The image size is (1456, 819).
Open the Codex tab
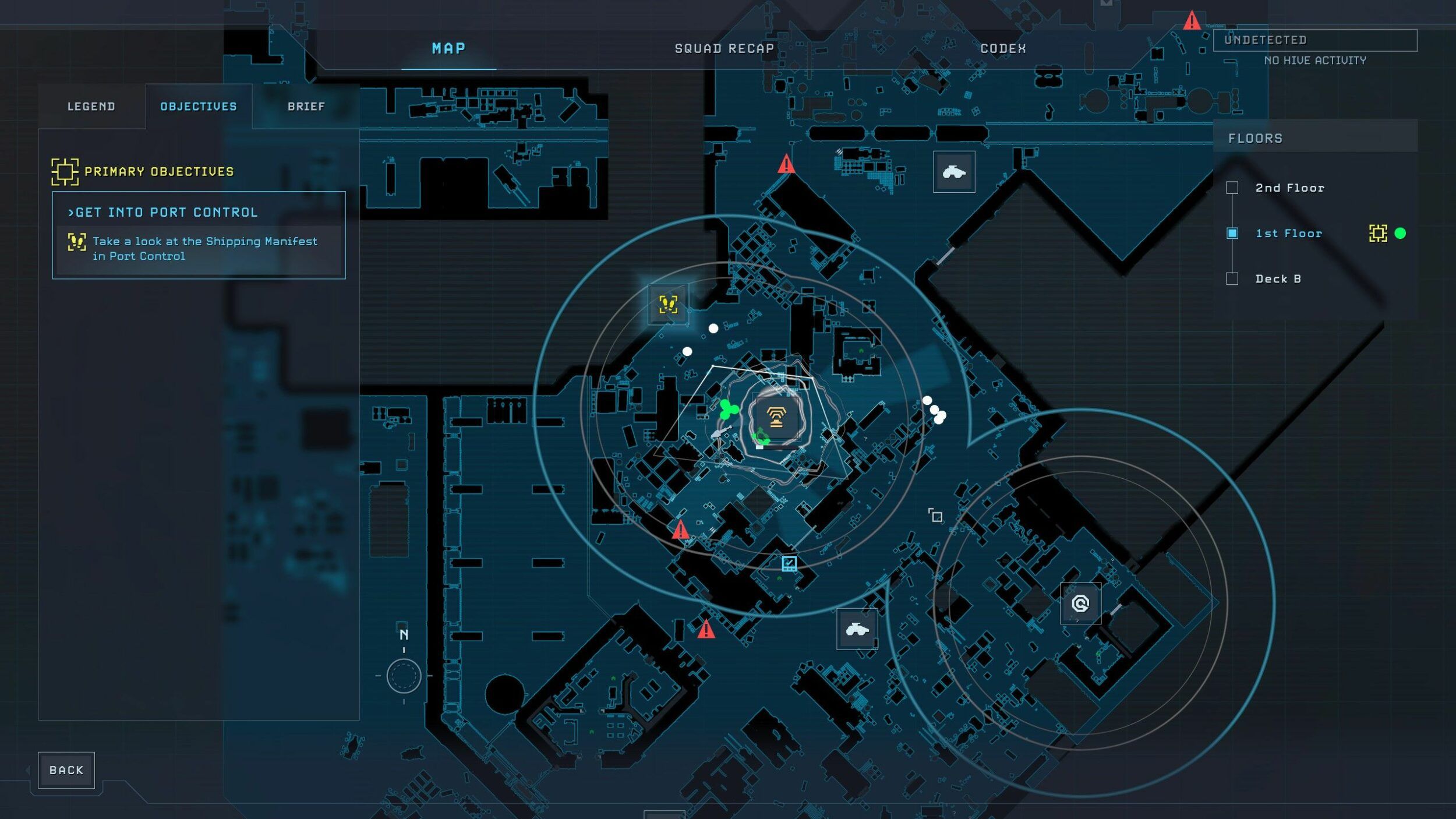pyautogui.click(x=1003, y=49)
